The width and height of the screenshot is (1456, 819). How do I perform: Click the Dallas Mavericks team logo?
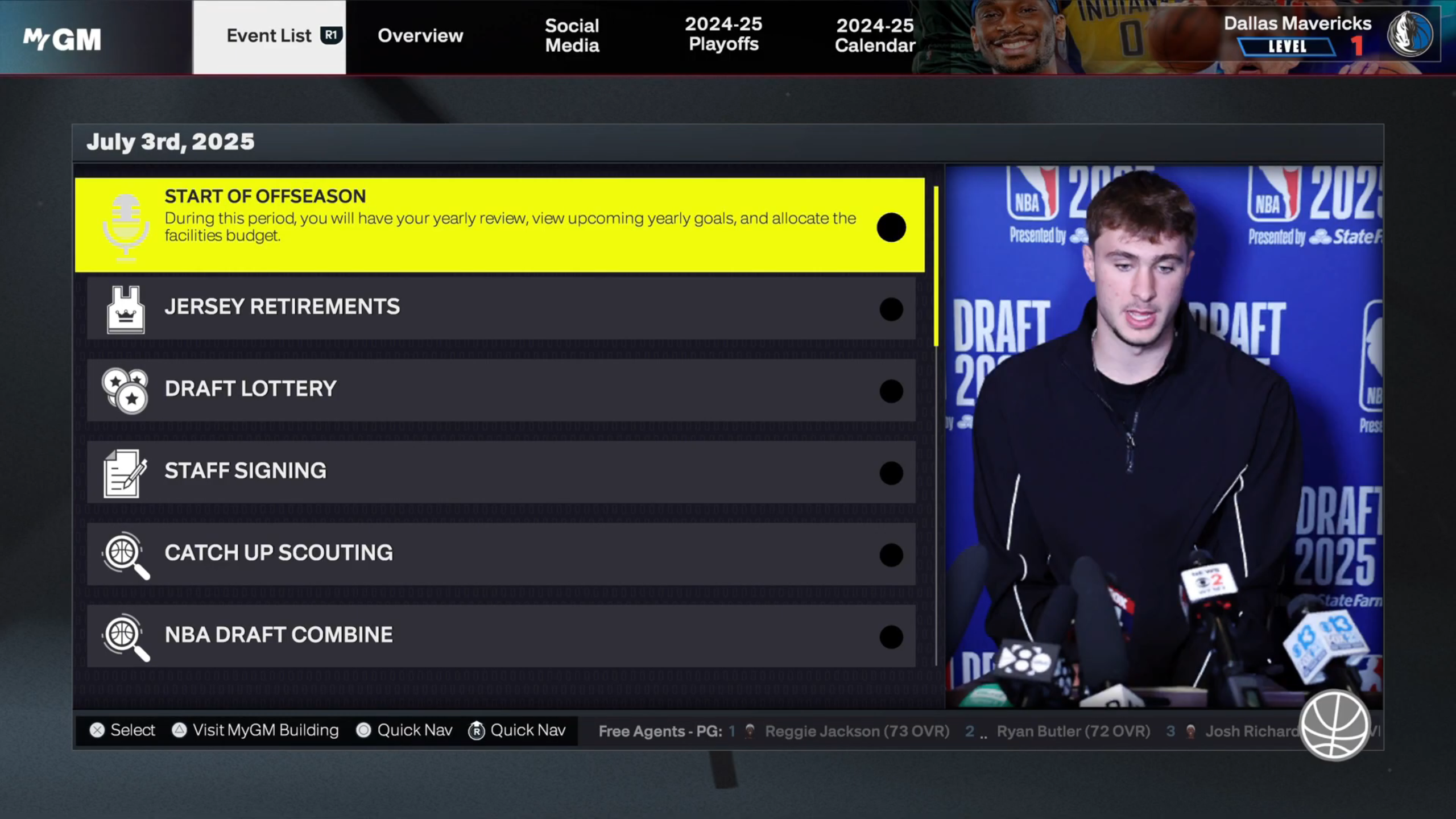[x=1410, y=35]
